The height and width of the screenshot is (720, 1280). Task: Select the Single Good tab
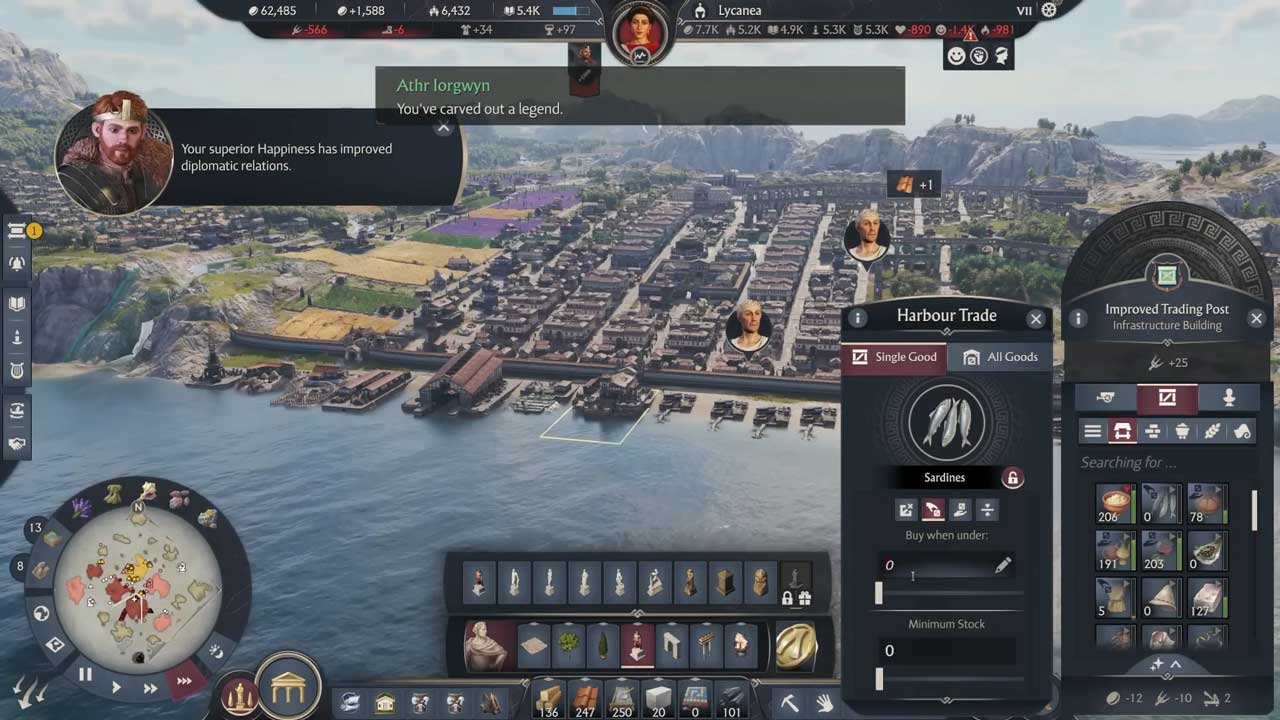pos(895,357)
